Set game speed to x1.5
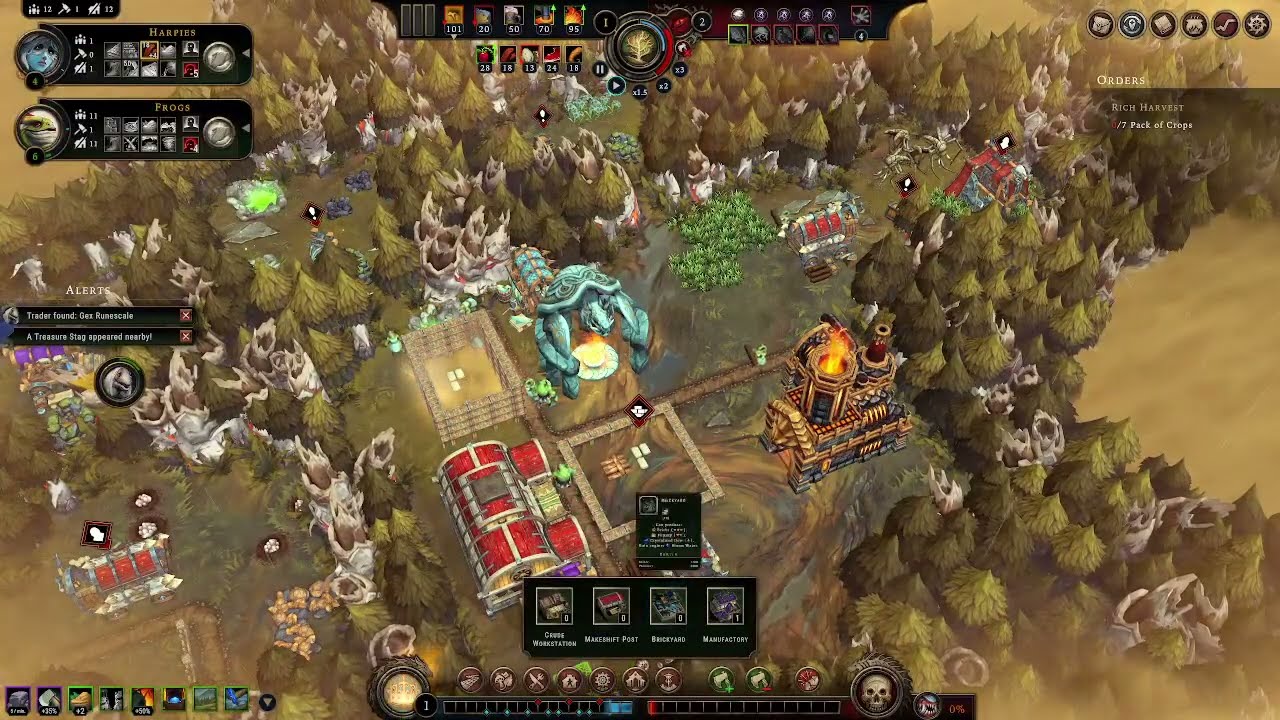 (x=639, y=92)
